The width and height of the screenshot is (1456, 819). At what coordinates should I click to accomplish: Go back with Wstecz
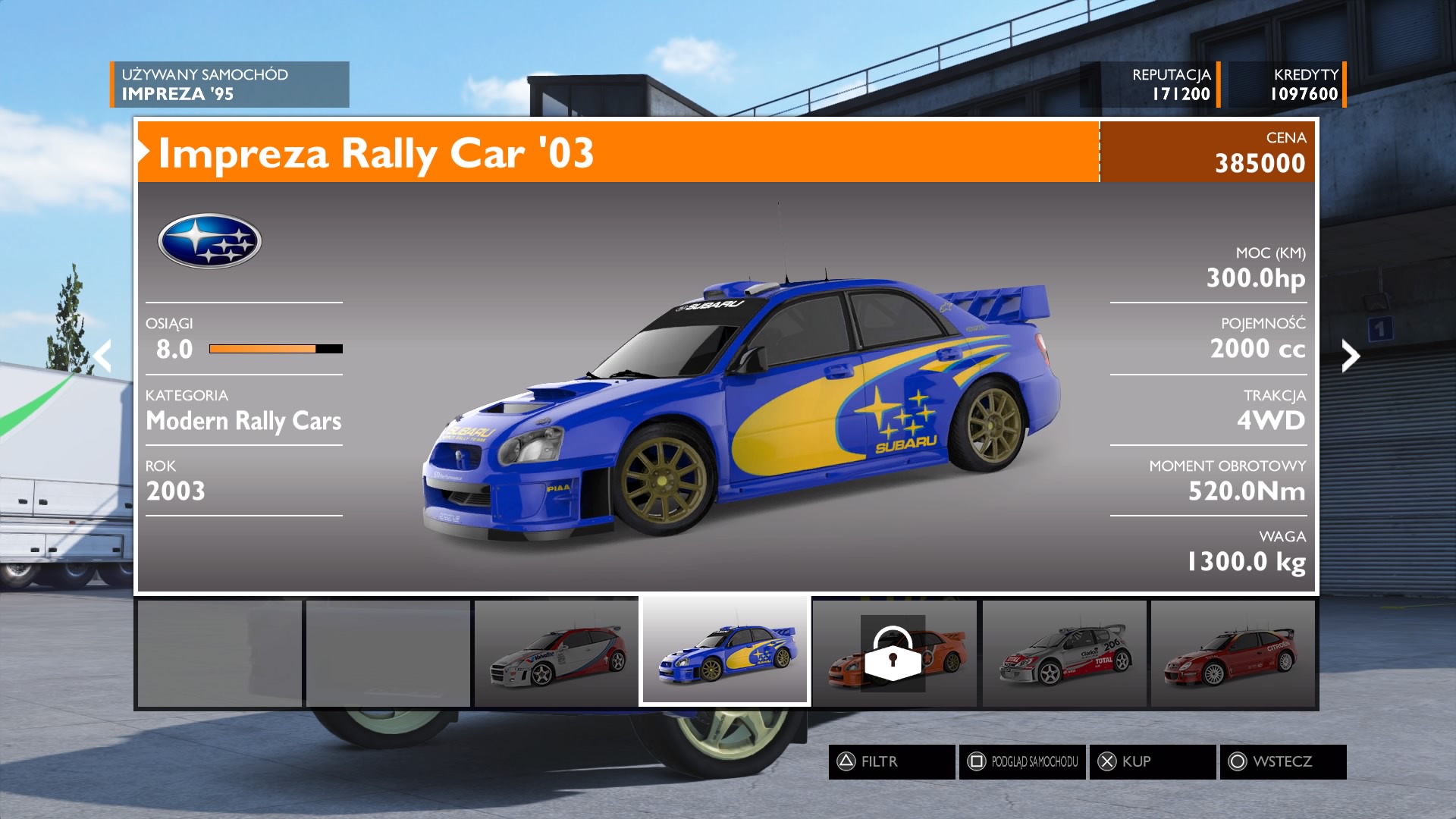[1282, 761]
